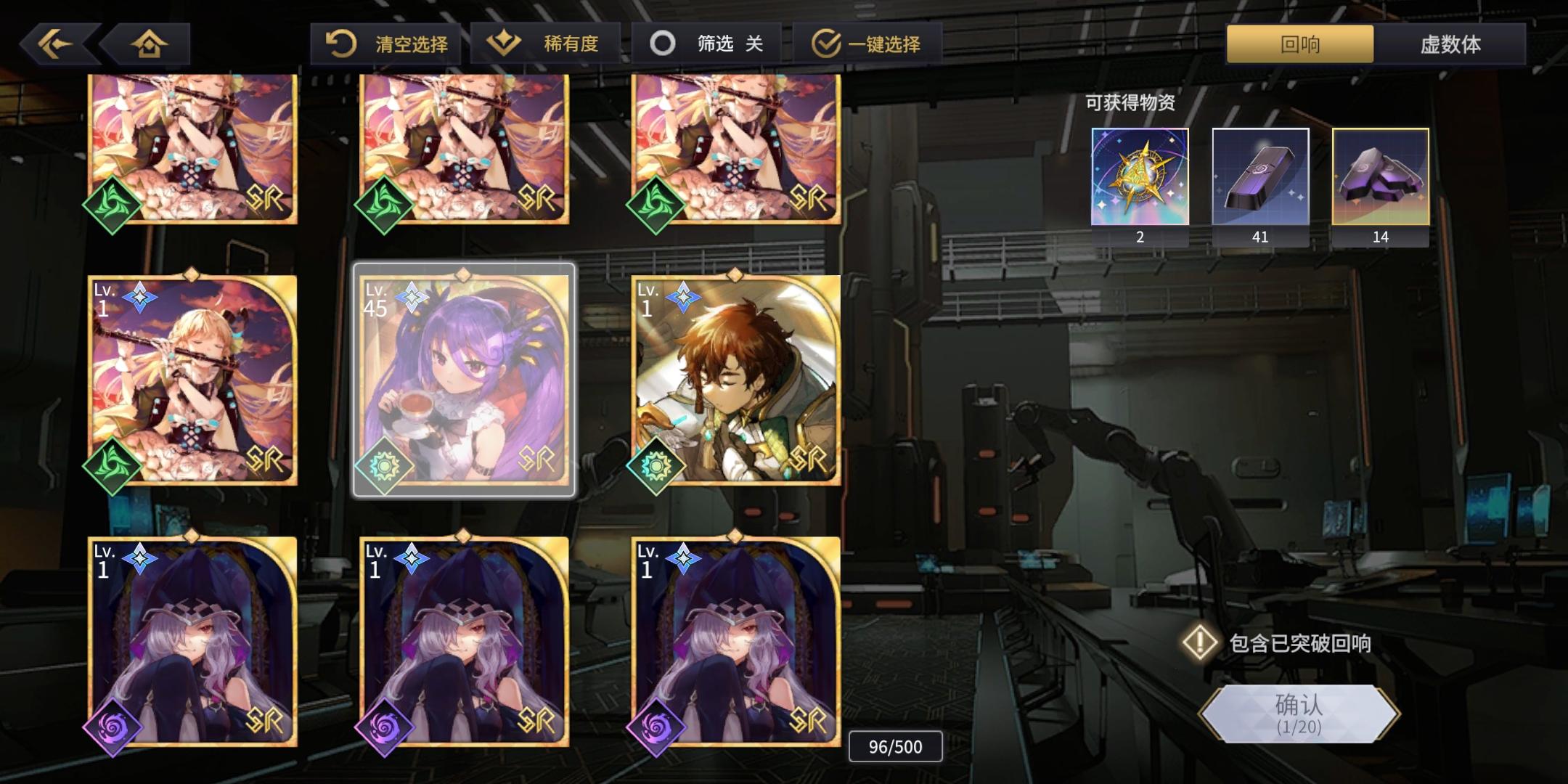Tap the 稀有度 rarity sort icon

coord(504,42)
